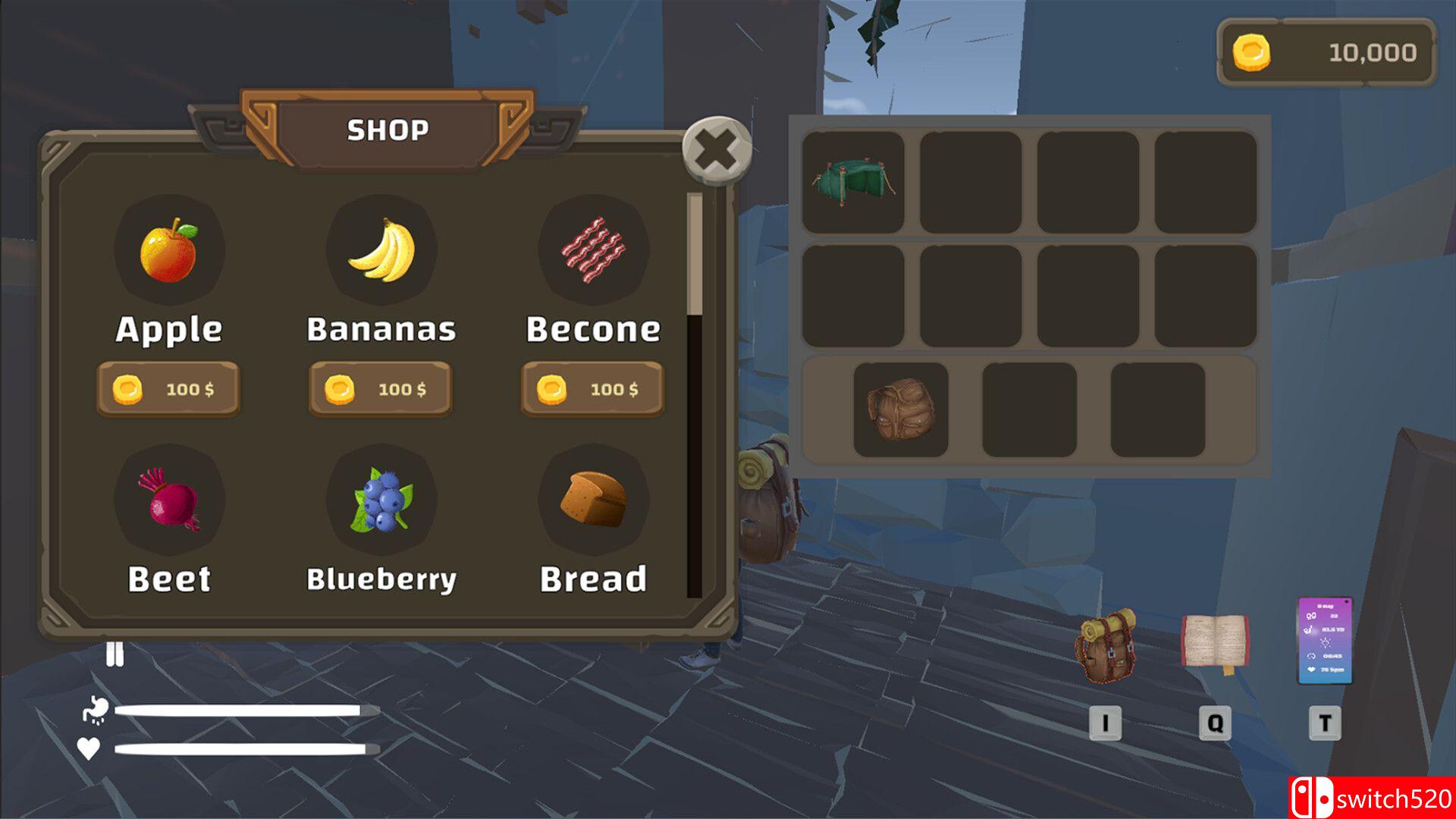This screenshot has height=819, width=1456.
Task: Select the bacon strips icon
Action: [x=593, y=250]
